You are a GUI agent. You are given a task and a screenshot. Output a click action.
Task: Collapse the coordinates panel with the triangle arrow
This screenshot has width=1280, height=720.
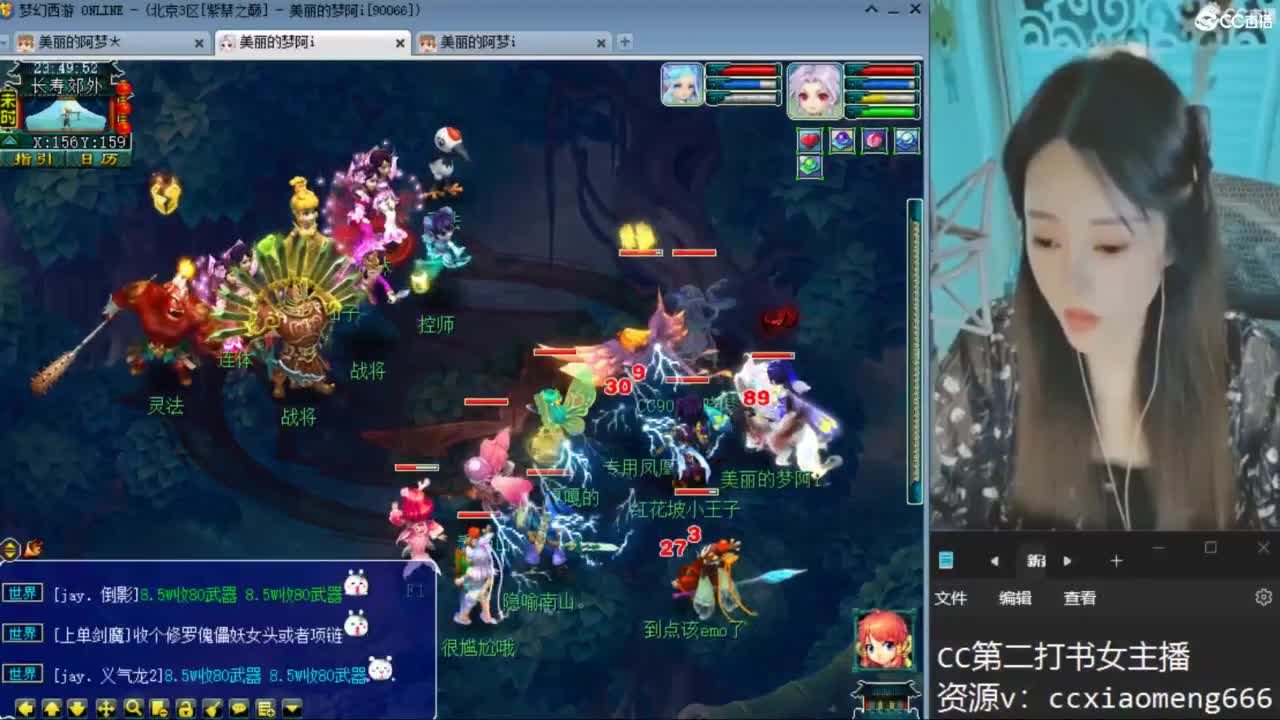click(9, 141)
